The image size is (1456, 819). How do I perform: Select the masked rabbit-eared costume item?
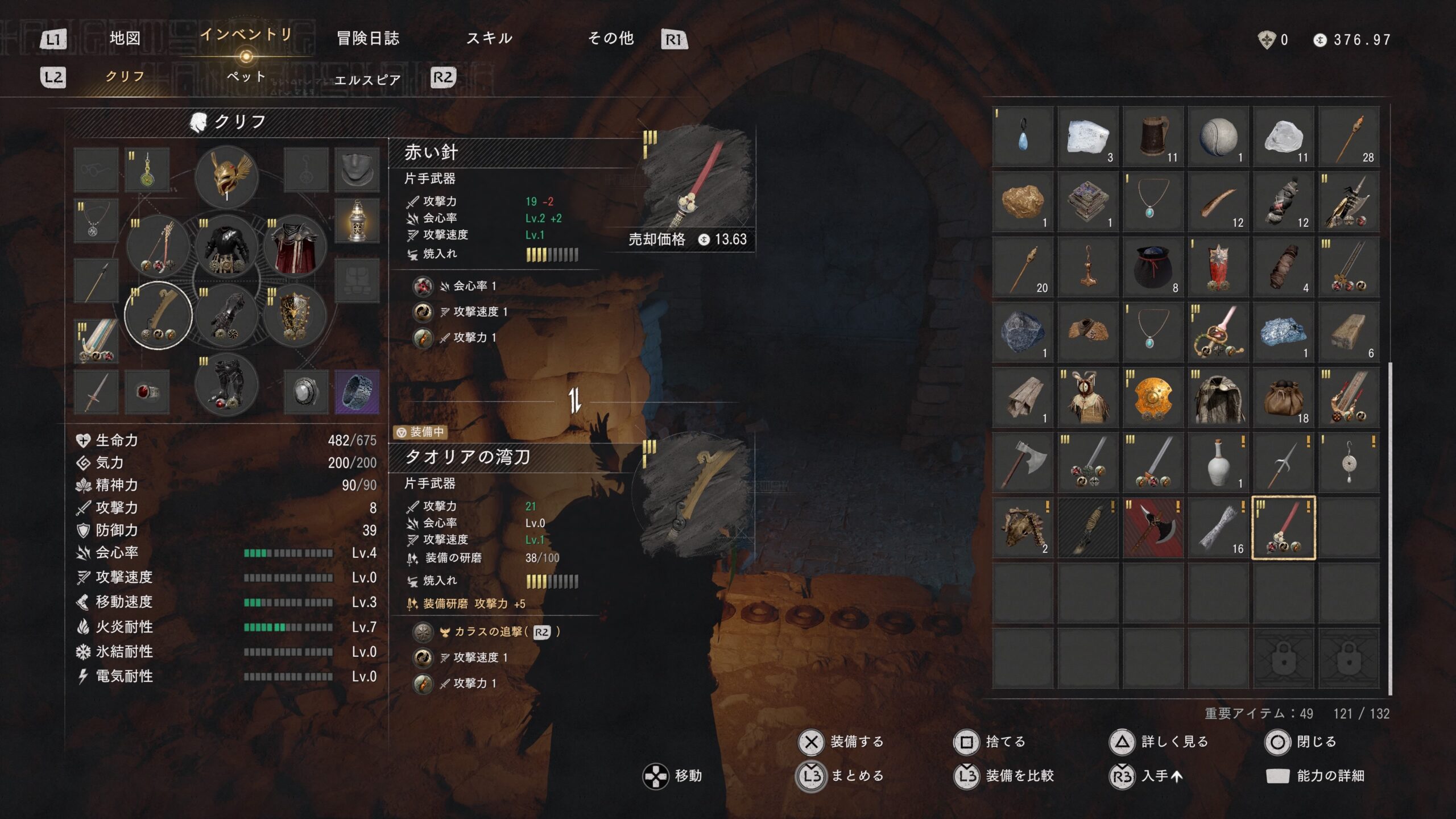(1087, 398)
